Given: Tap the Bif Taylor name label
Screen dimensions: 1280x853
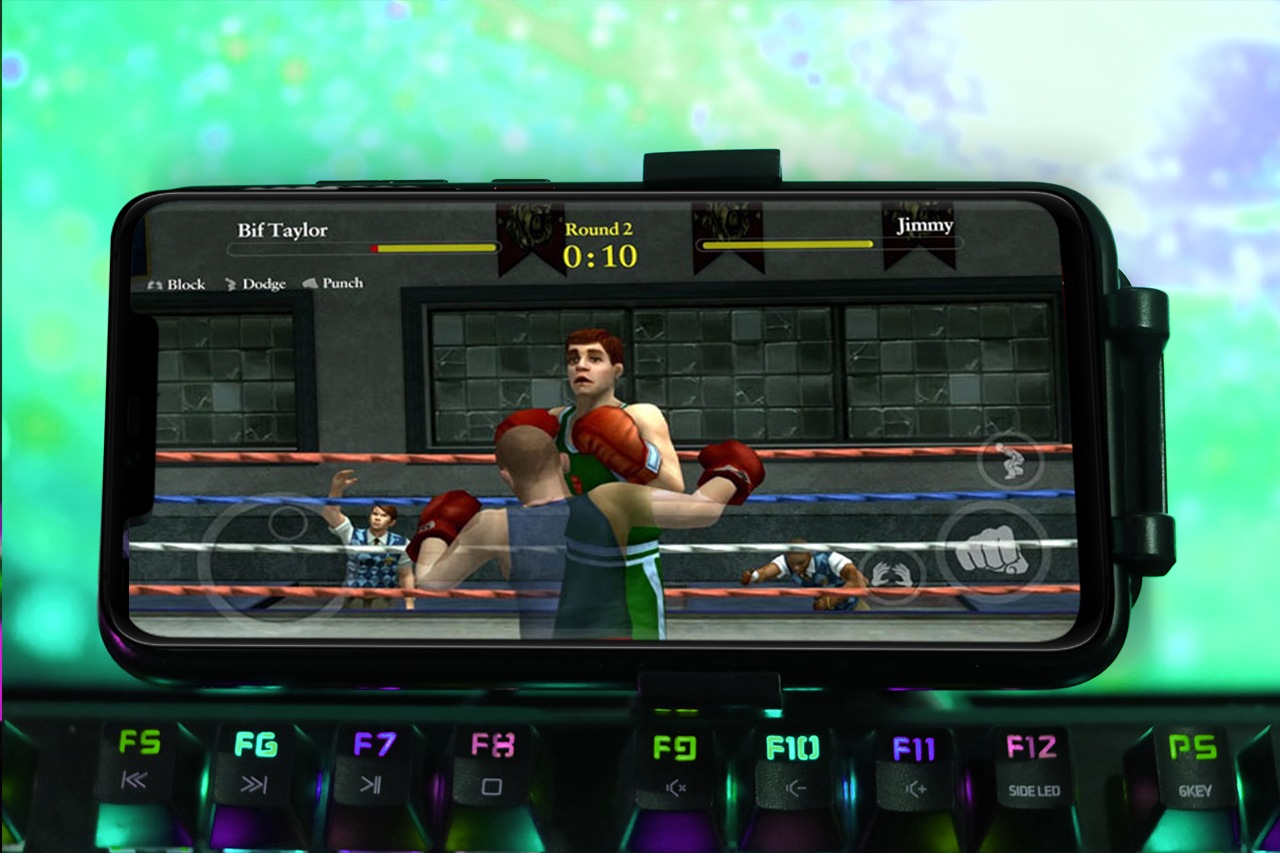Looking at the screenshot, I should (x=280, y=229).
